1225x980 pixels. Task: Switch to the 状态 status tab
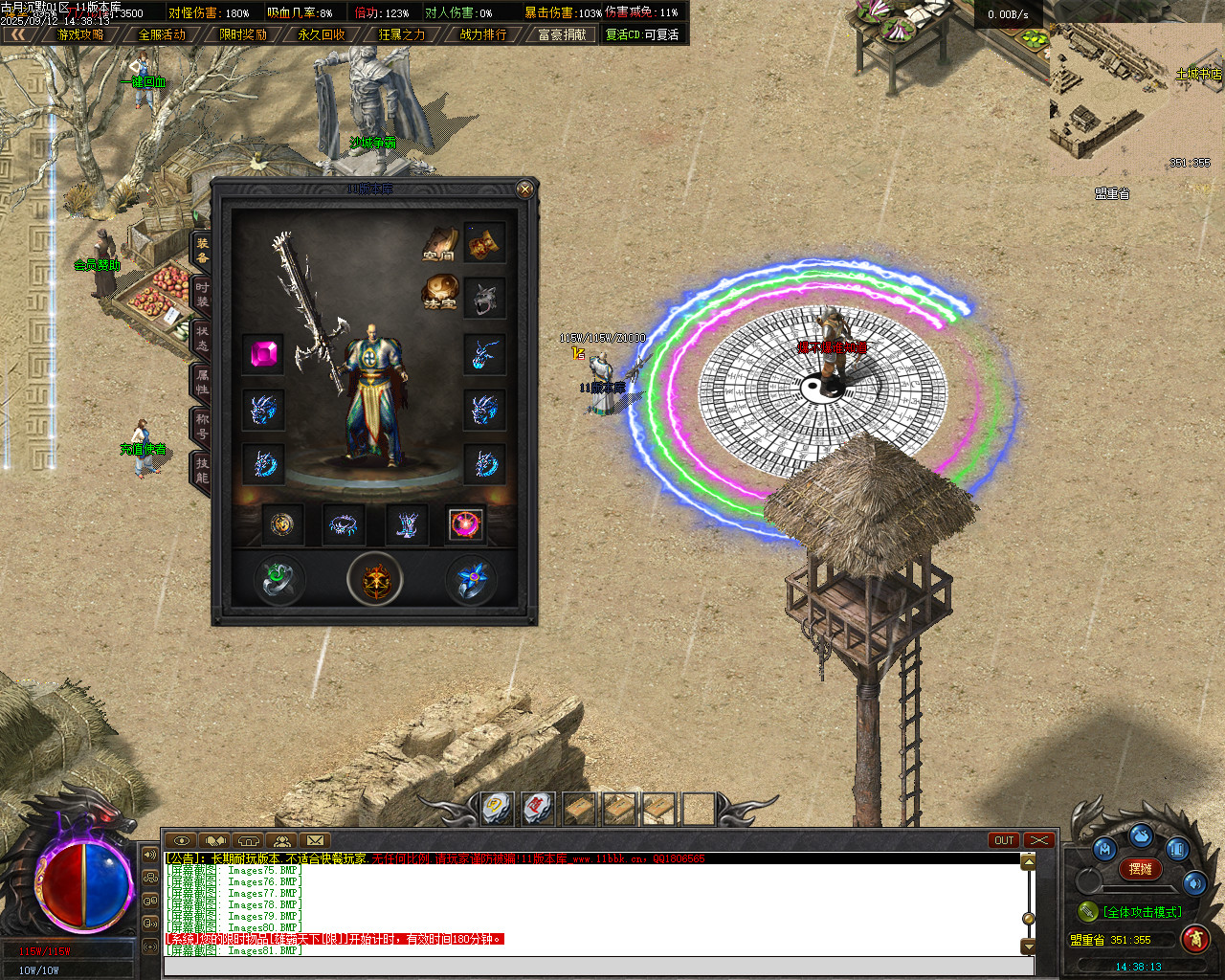[202, 338]
